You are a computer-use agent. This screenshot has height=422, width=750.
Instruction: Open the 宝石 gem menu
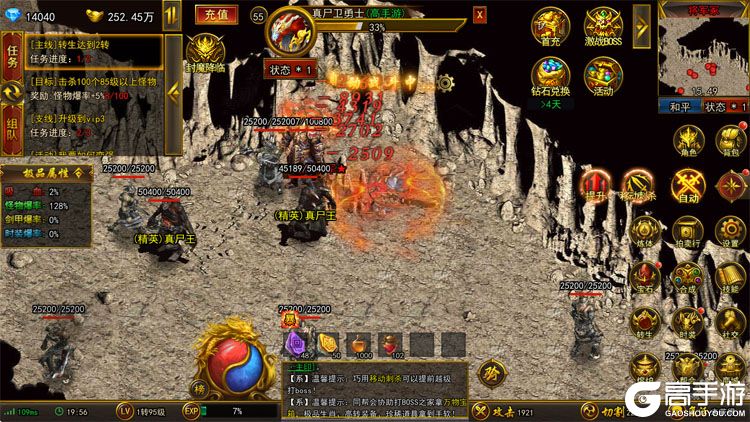tap(646, 278)
